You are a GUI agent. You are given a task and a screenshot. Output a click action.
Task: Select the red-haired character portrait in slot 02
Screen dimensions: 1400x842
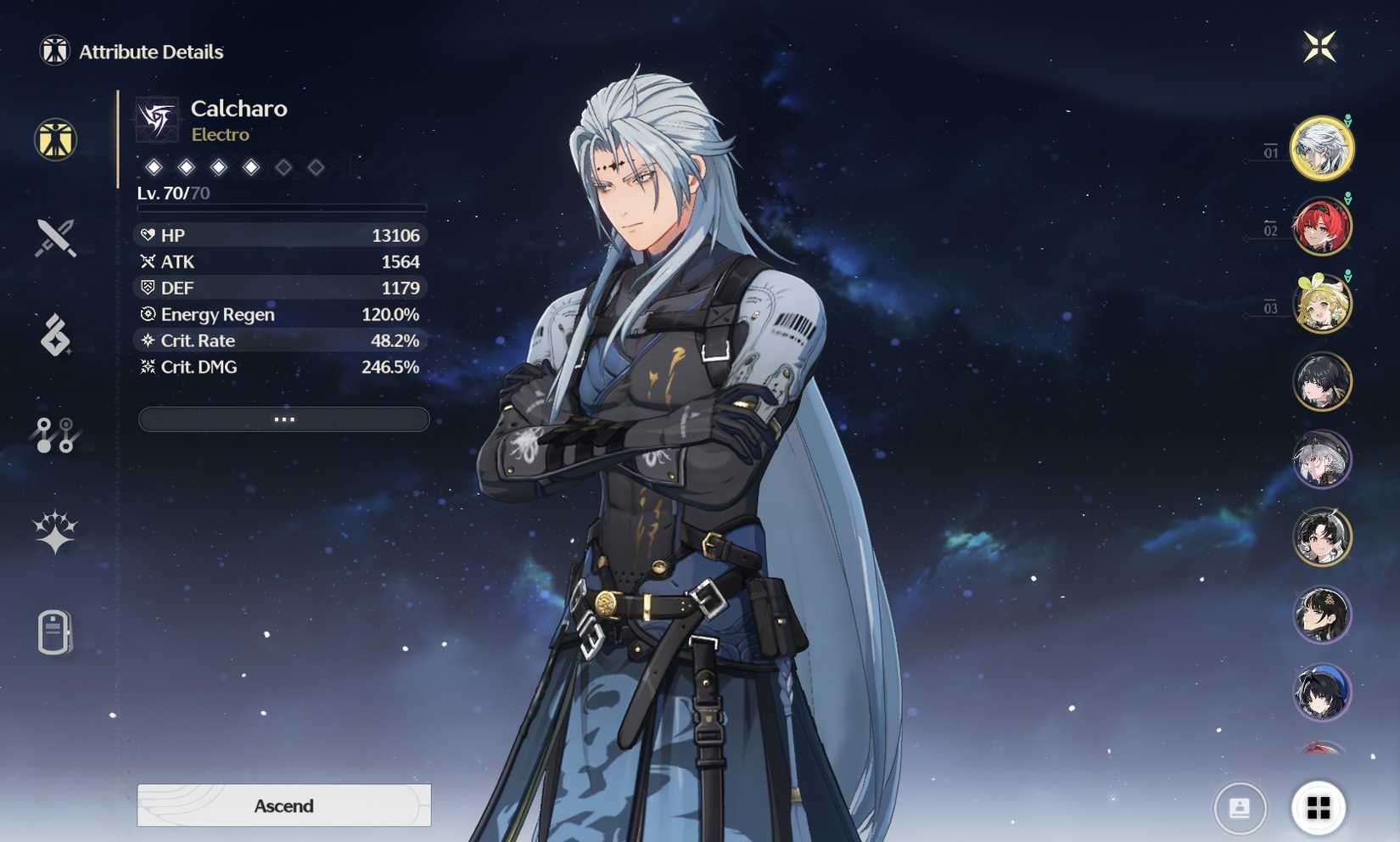1321,227
